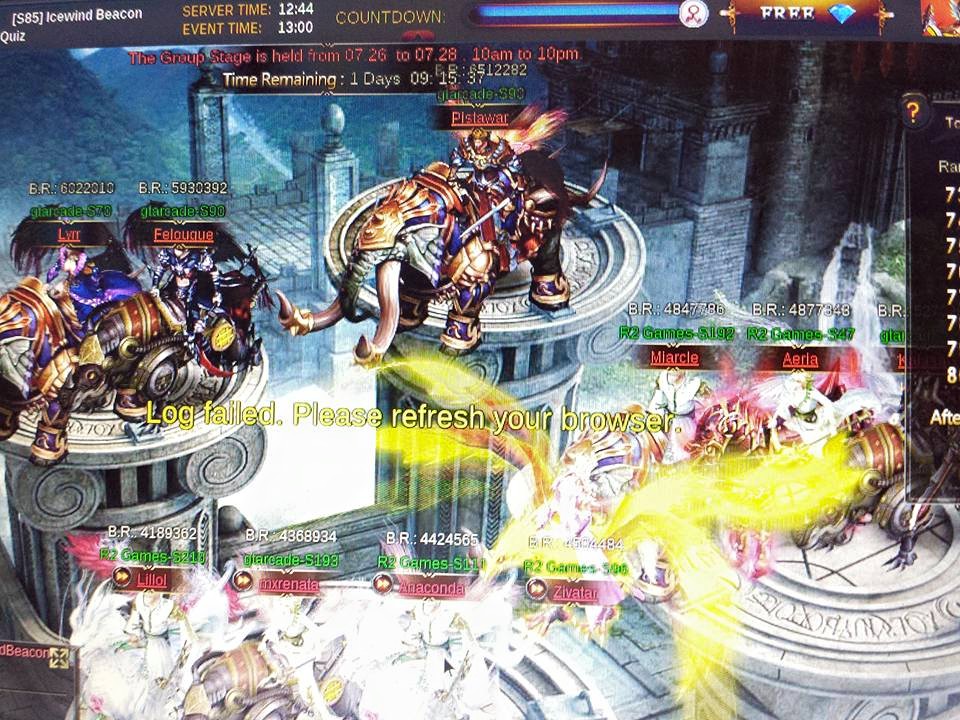The image size is (960, 720).
Task: Select the Lyrr name plate
Action: (x=68, y=235)
